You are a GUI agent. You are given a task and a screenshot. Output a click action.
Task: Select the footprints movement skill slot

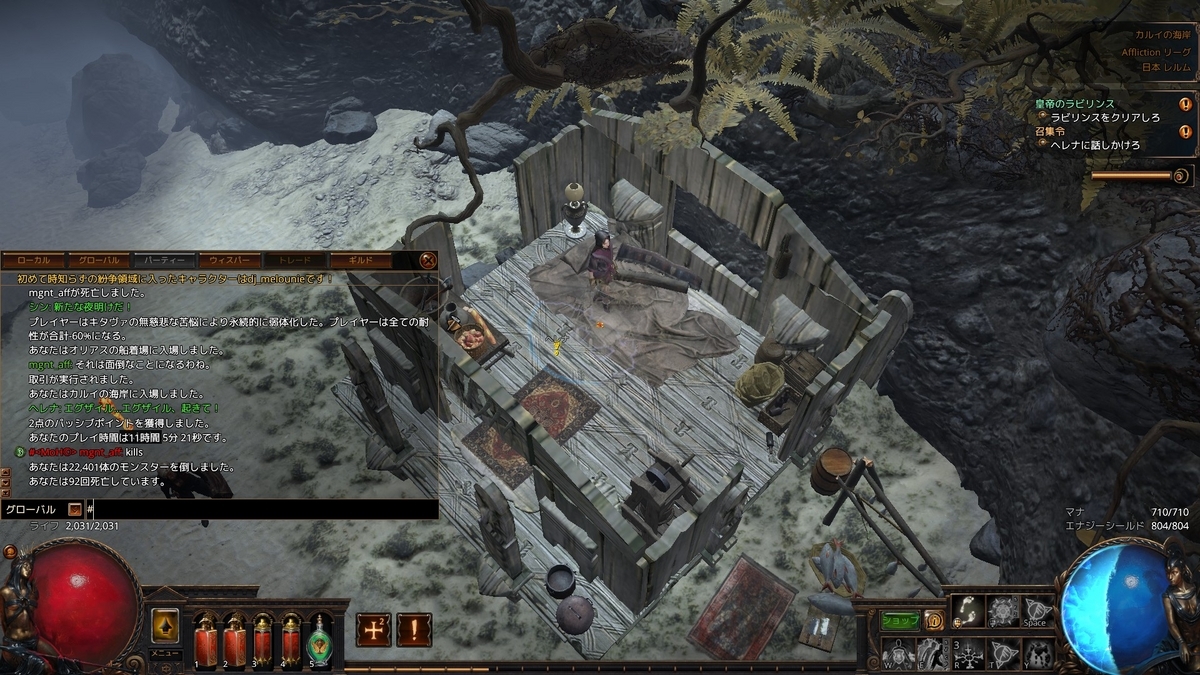967,611
